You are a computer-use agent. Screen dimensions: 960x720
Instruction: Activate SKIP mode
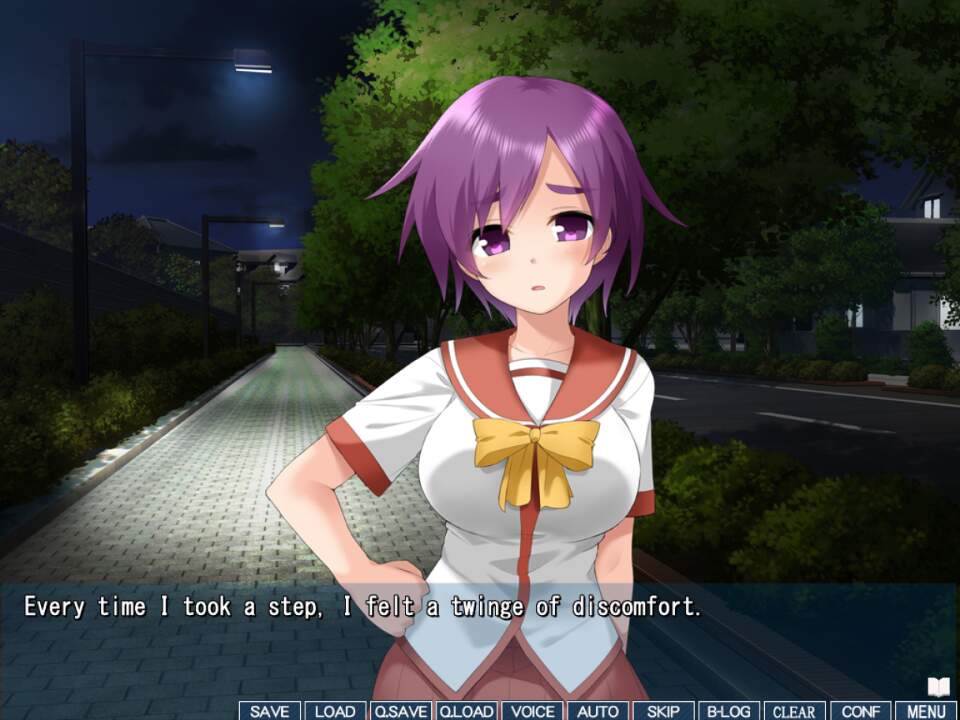[663, 711]
